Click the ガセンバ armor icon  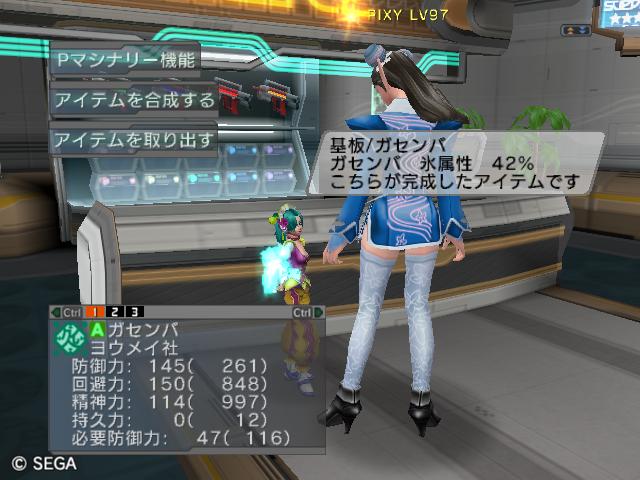point(69,338)
